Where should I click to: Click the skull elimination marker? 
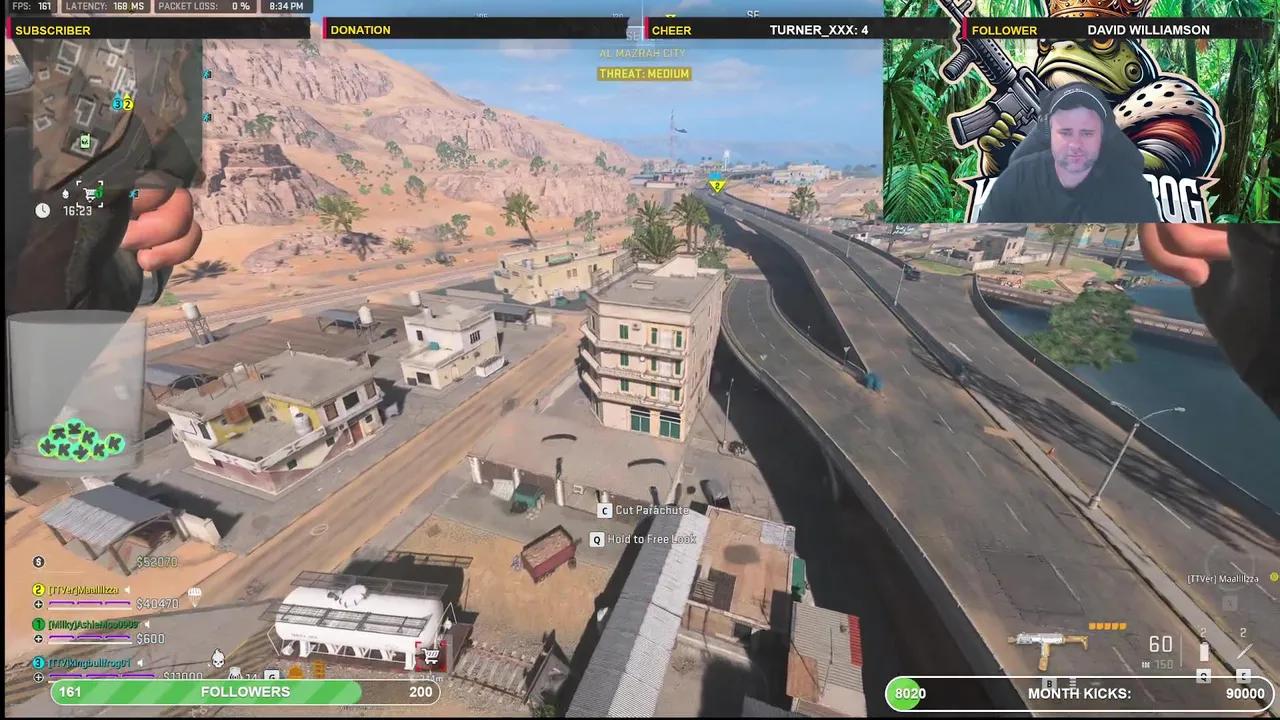(x=217, y=659)
